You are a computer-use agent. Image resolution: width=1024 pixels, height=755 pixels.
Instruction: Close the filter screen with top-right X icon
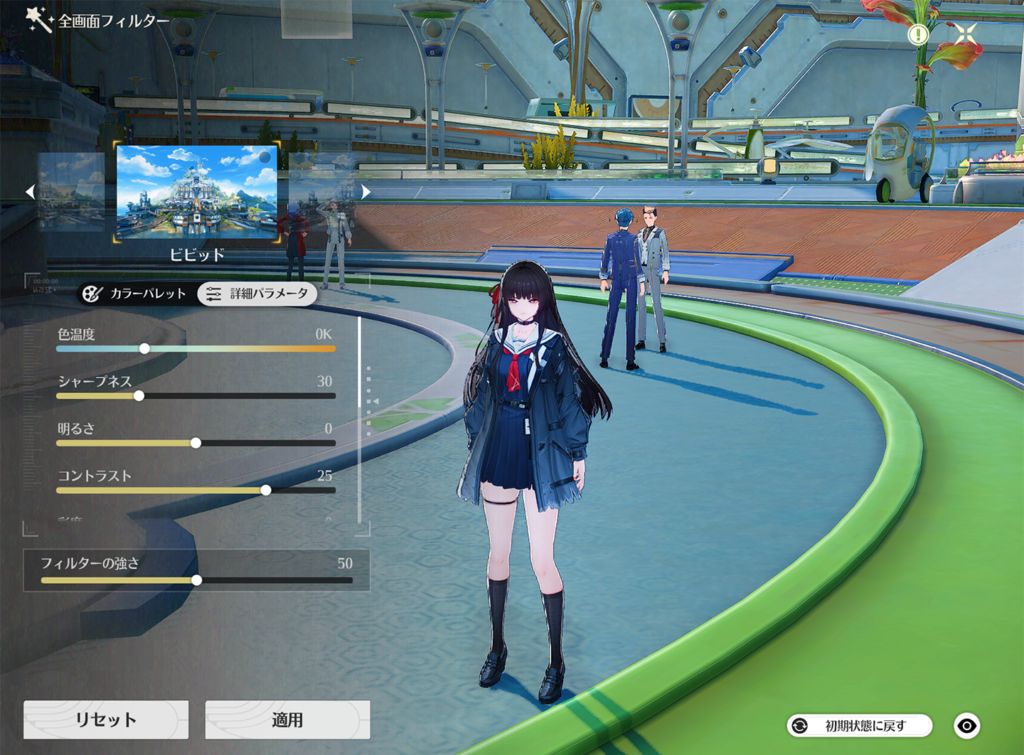(x=966, y=33)
